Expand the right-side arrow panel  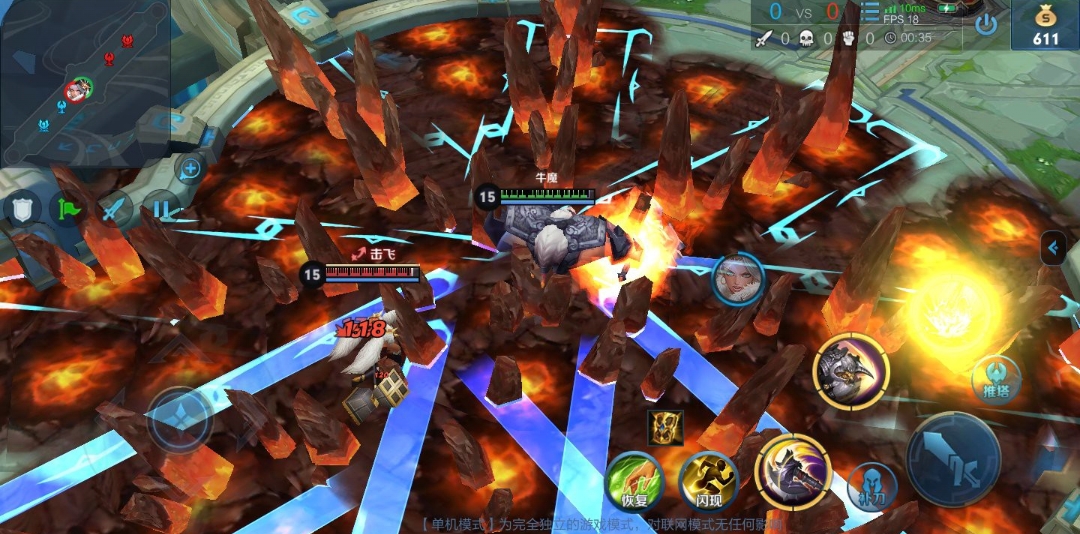1052,248
